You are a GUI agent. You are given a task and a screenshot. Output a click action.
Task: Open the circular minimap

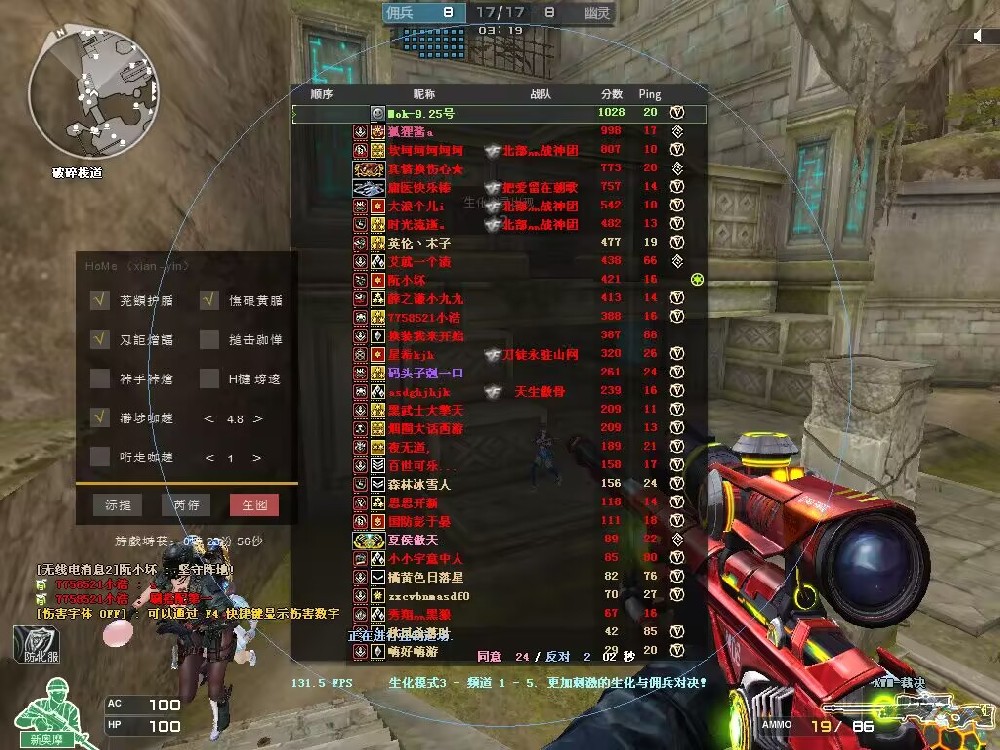click(77, 97)
